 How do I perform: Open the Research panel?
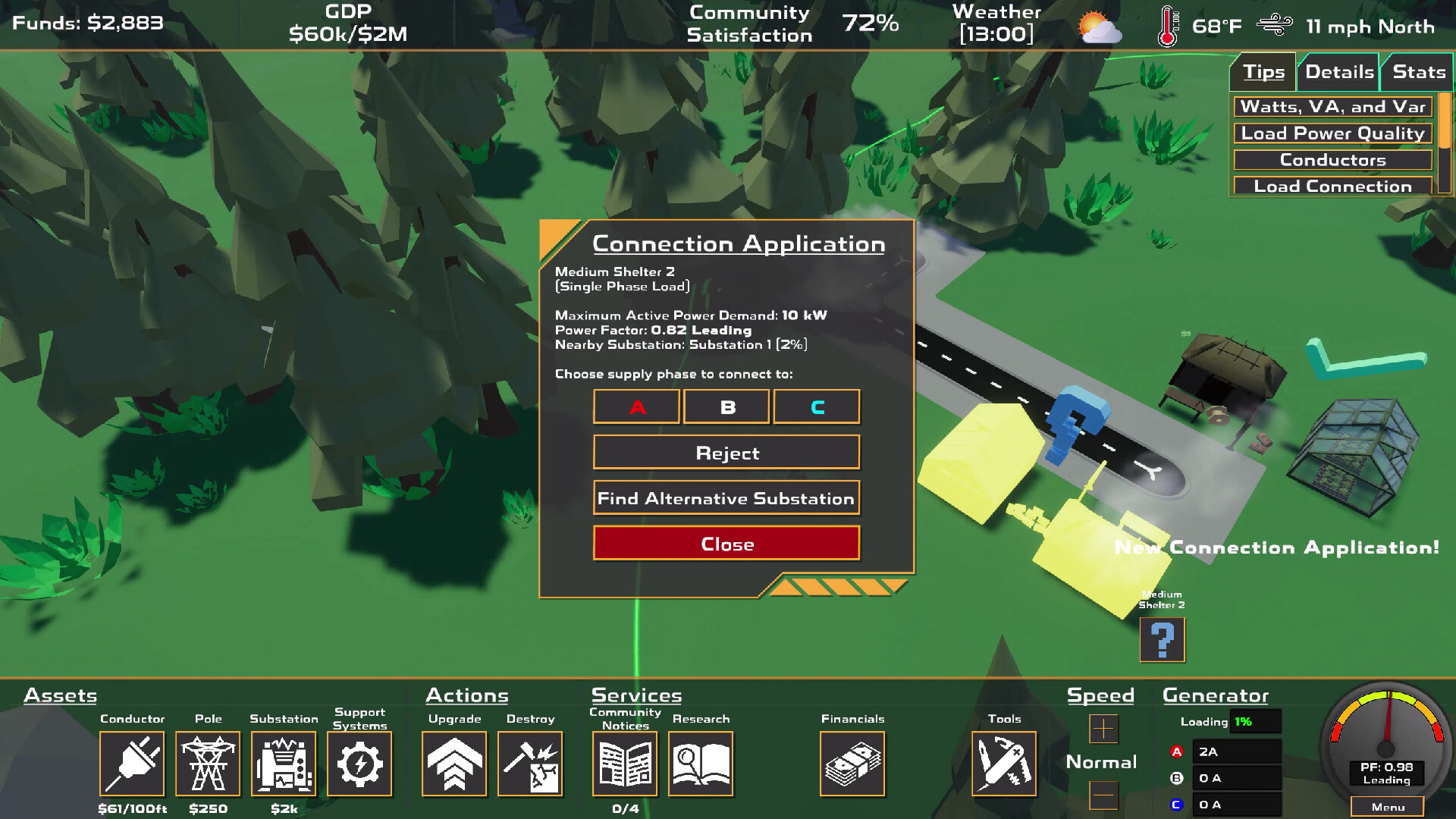pos(701,764)
